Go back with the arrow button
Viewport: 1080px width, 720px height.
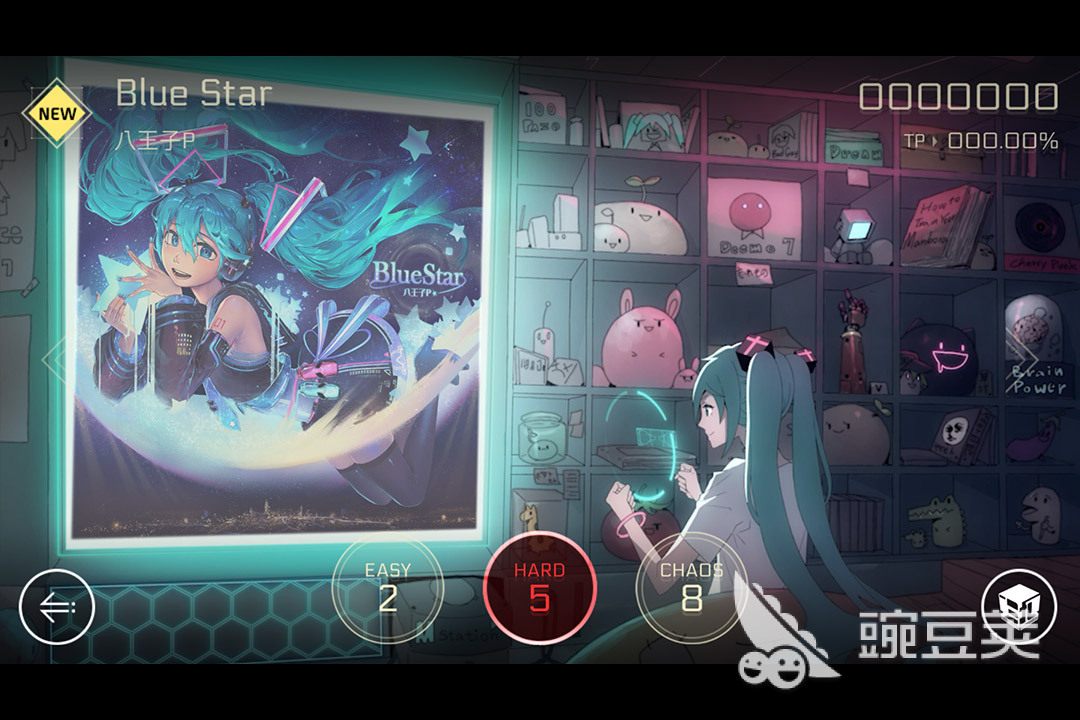click(57, 607)
